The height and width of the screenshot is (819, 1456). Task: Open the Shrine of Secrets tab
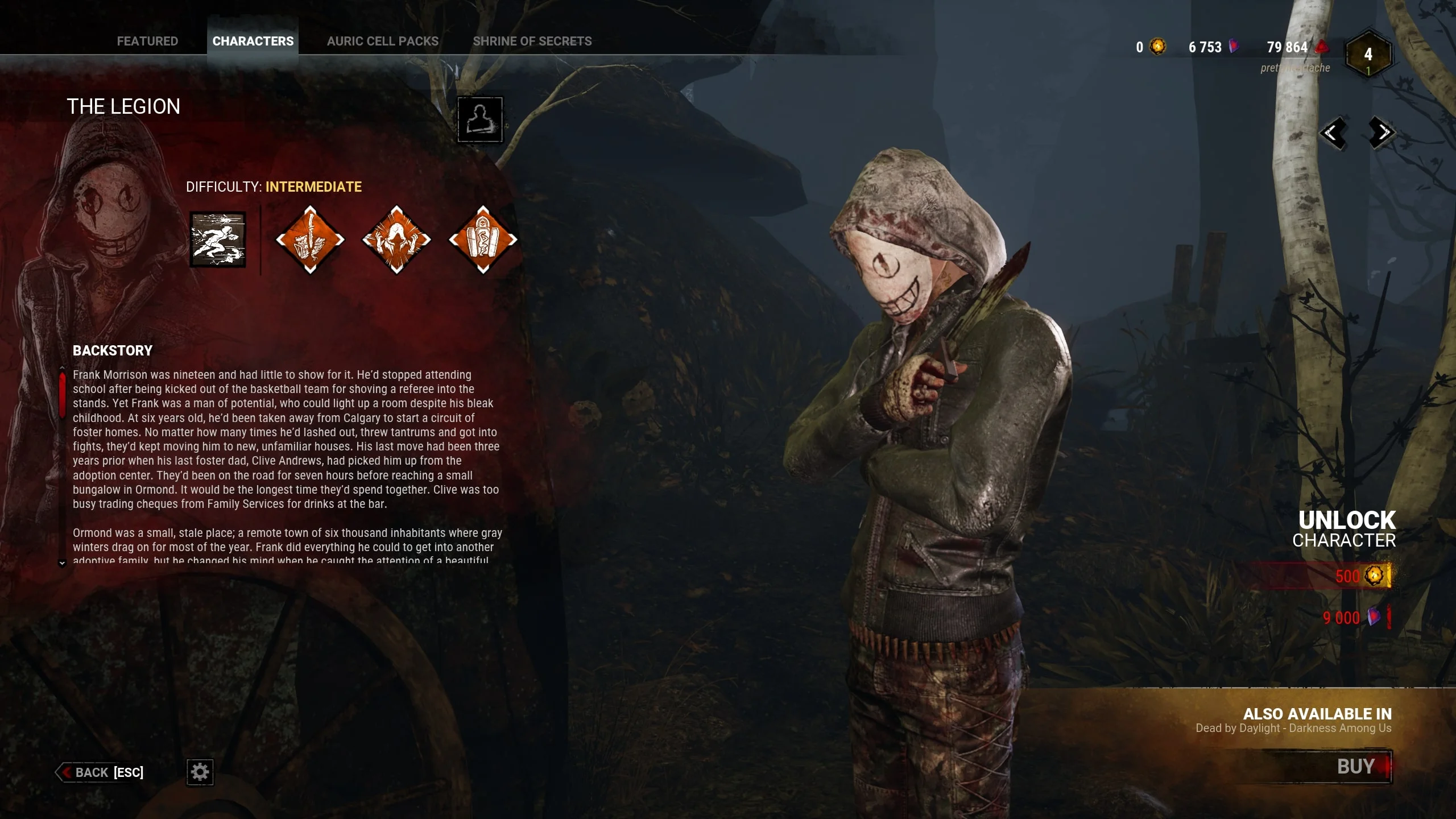(x=532, y=41)
